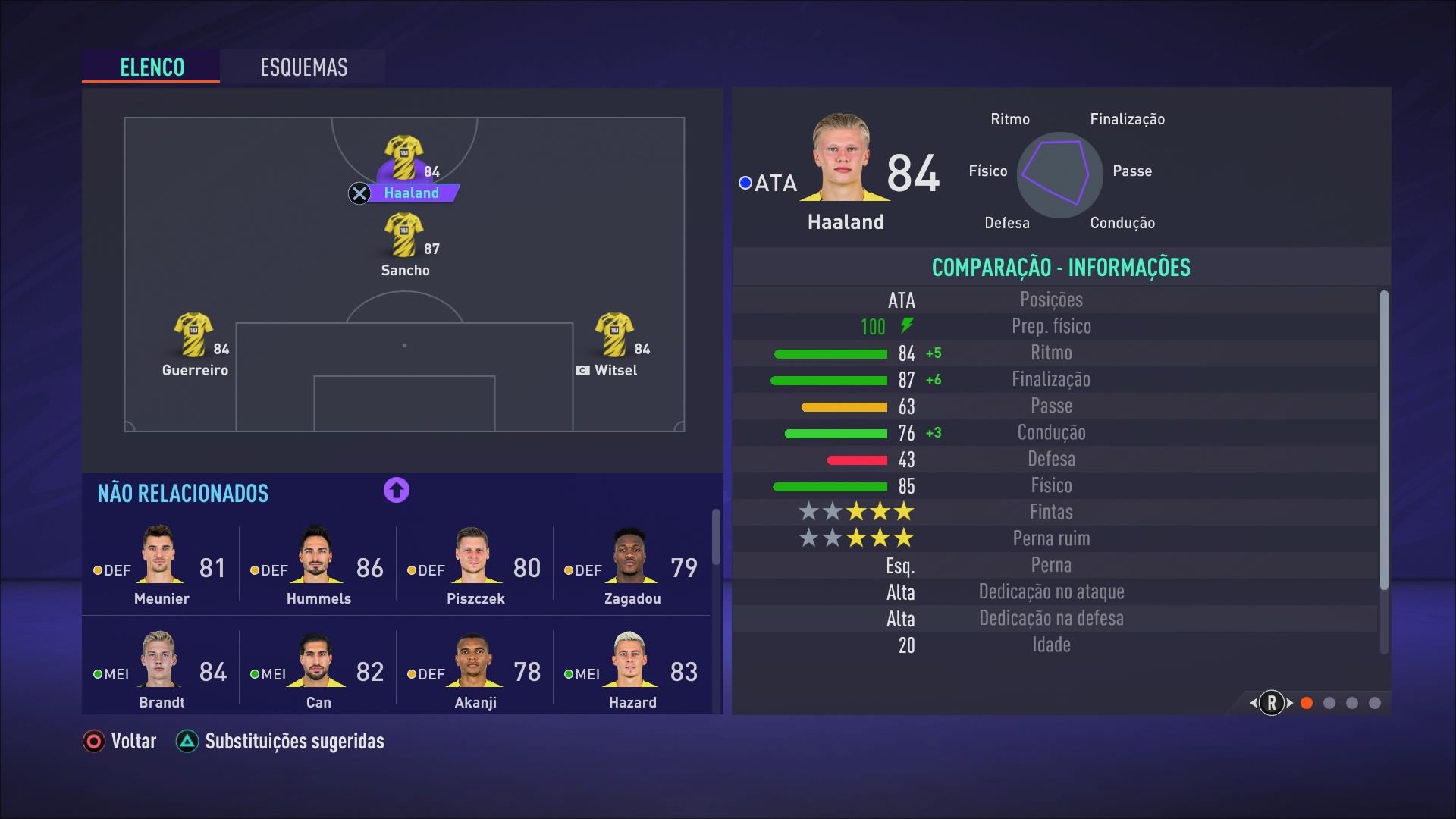Open the next info page via the pagination dots
The width and height of the screenshot is (1456, 819).
(x=1329, y=704)
